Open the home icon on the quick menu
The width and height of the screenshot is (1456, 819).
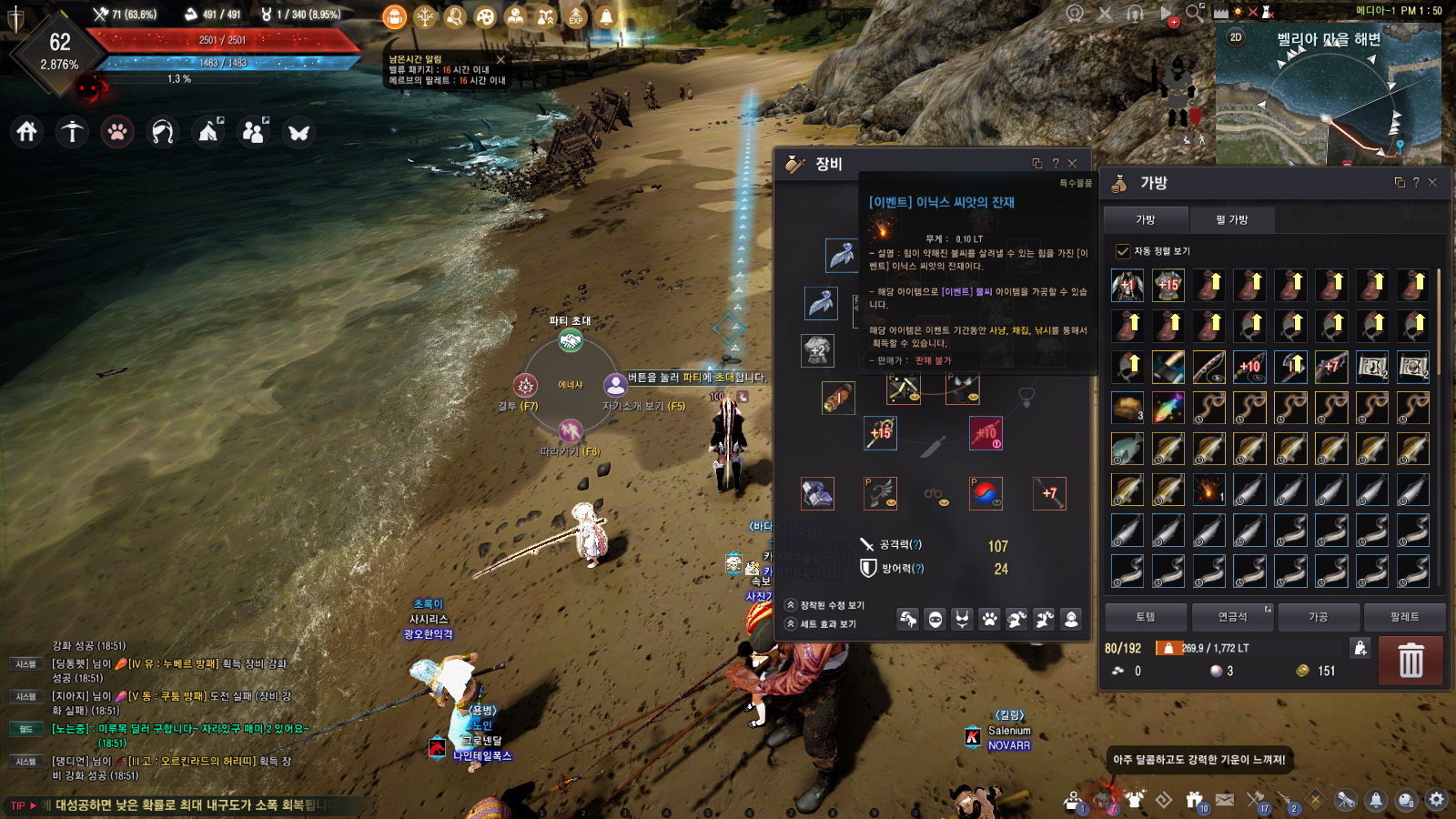[x=27, y=132]
